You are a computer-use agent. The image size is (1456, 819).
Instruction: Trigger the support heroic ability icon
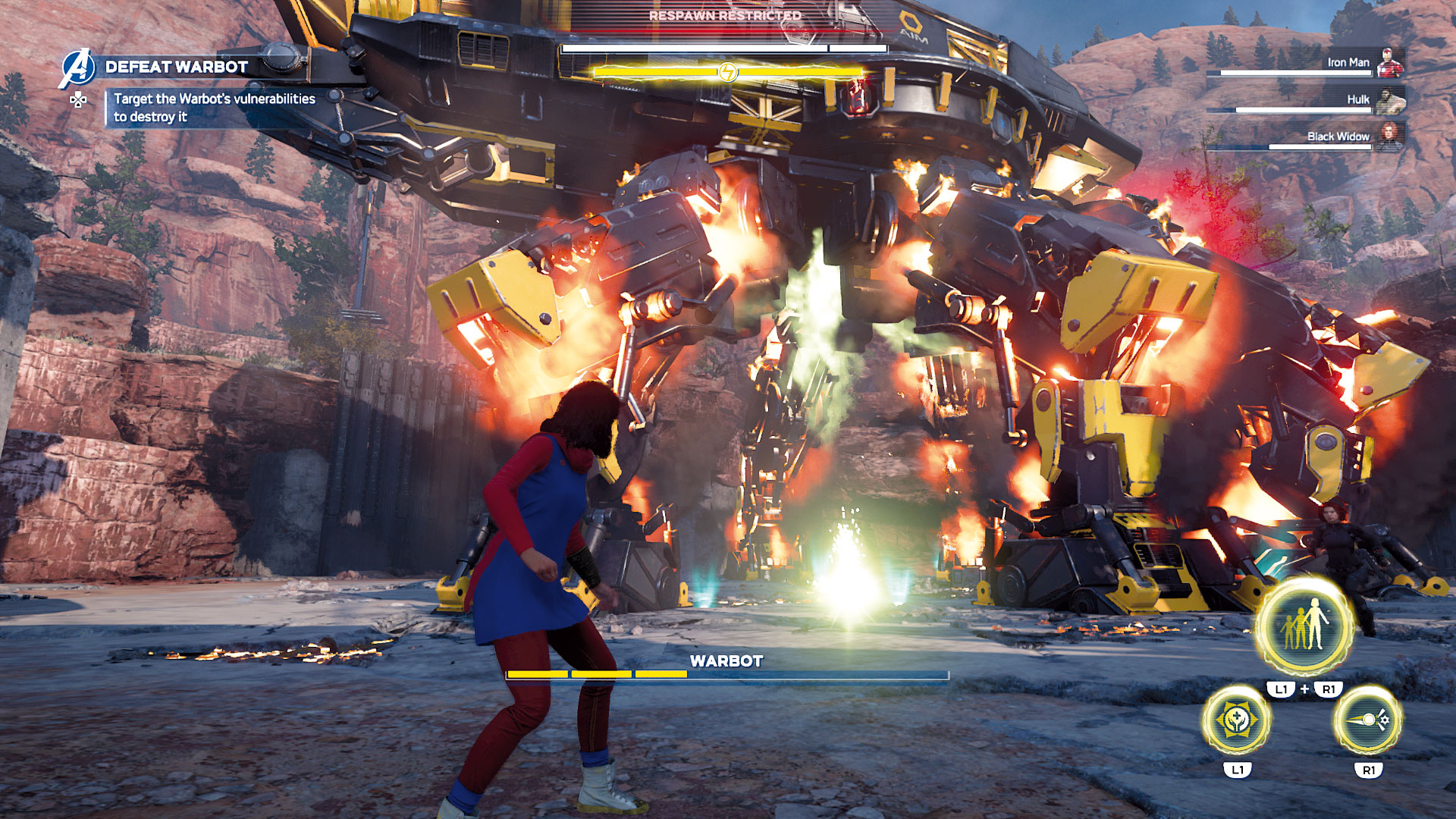tap(1237, 720)
